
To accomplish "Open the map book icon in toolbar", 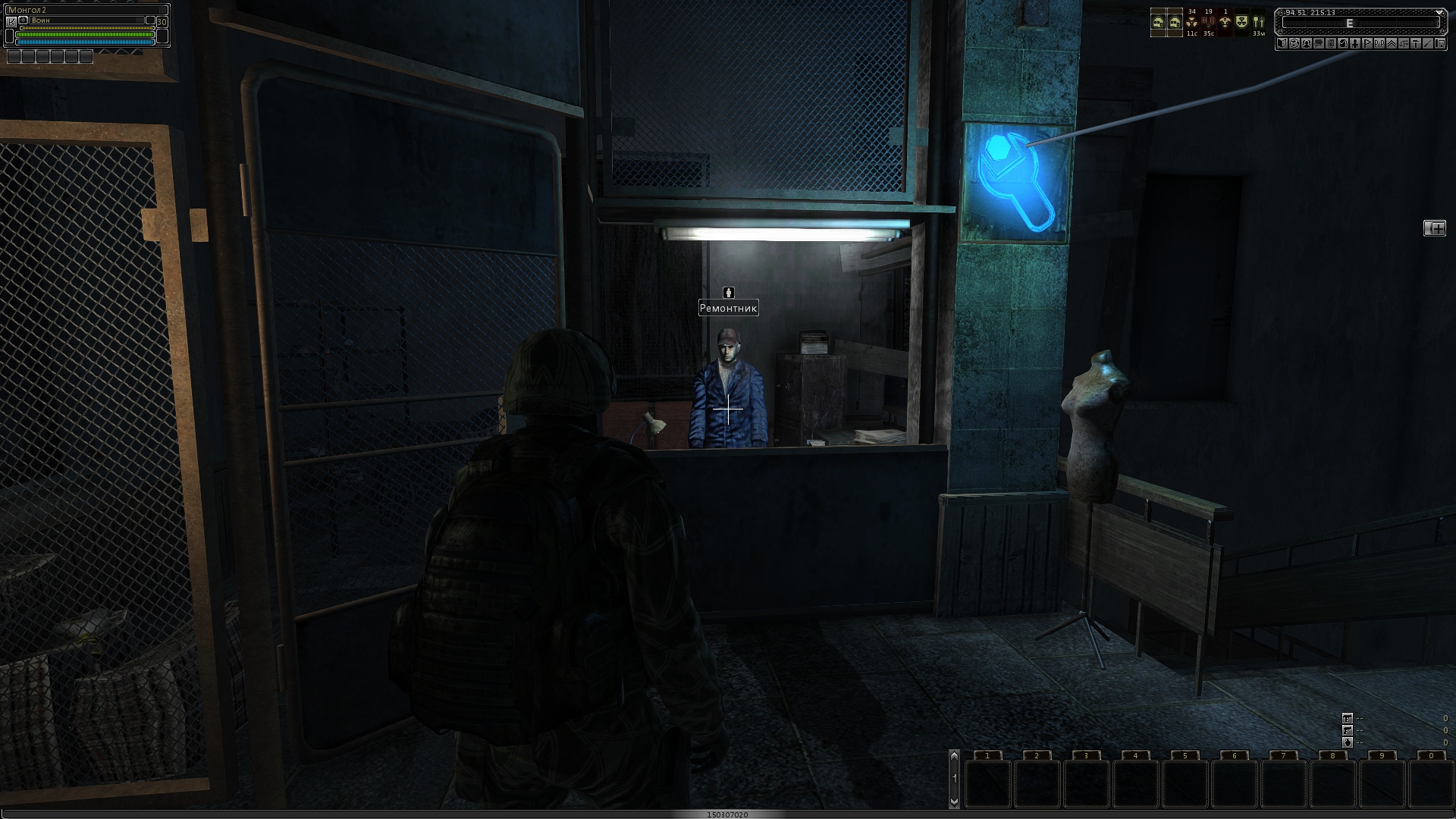I will pyautogui.click(x=1282, y=43).
